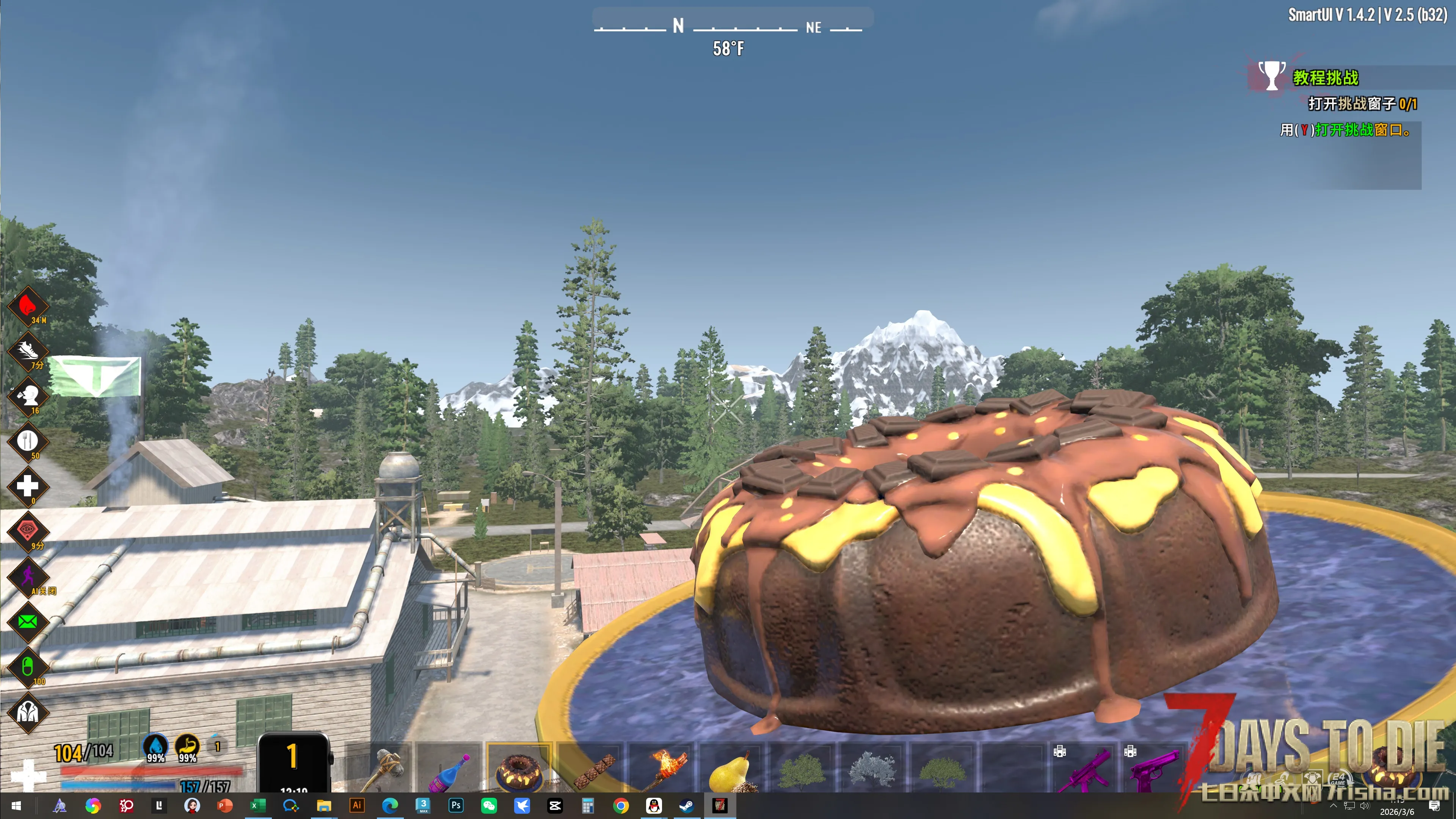Click the red nose smell buff icon
The width and height of the screenshot is (1456, 819).
[x=27, y=306]
